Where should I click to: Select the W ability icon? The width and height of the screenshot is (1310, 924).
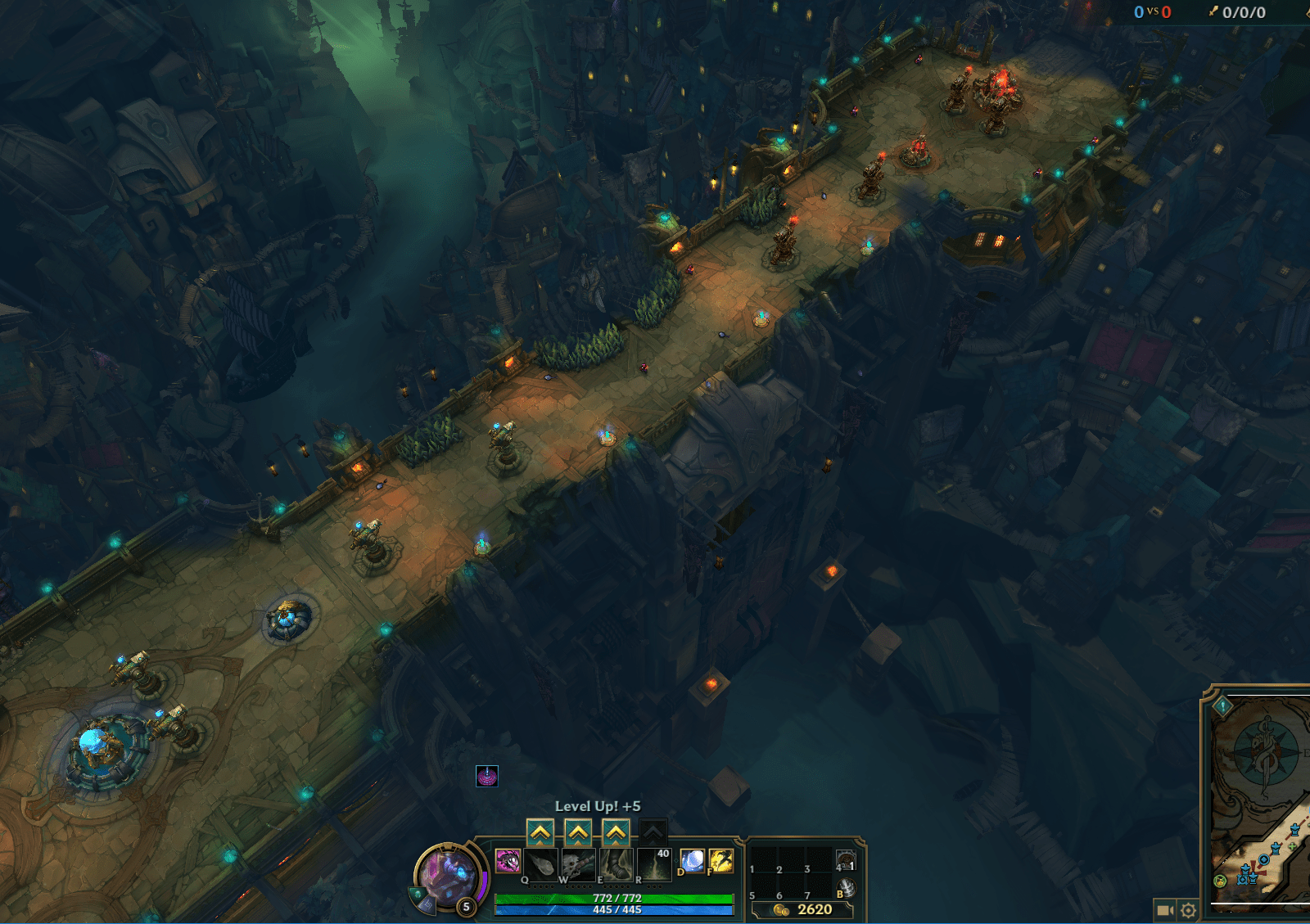(577, 864)
